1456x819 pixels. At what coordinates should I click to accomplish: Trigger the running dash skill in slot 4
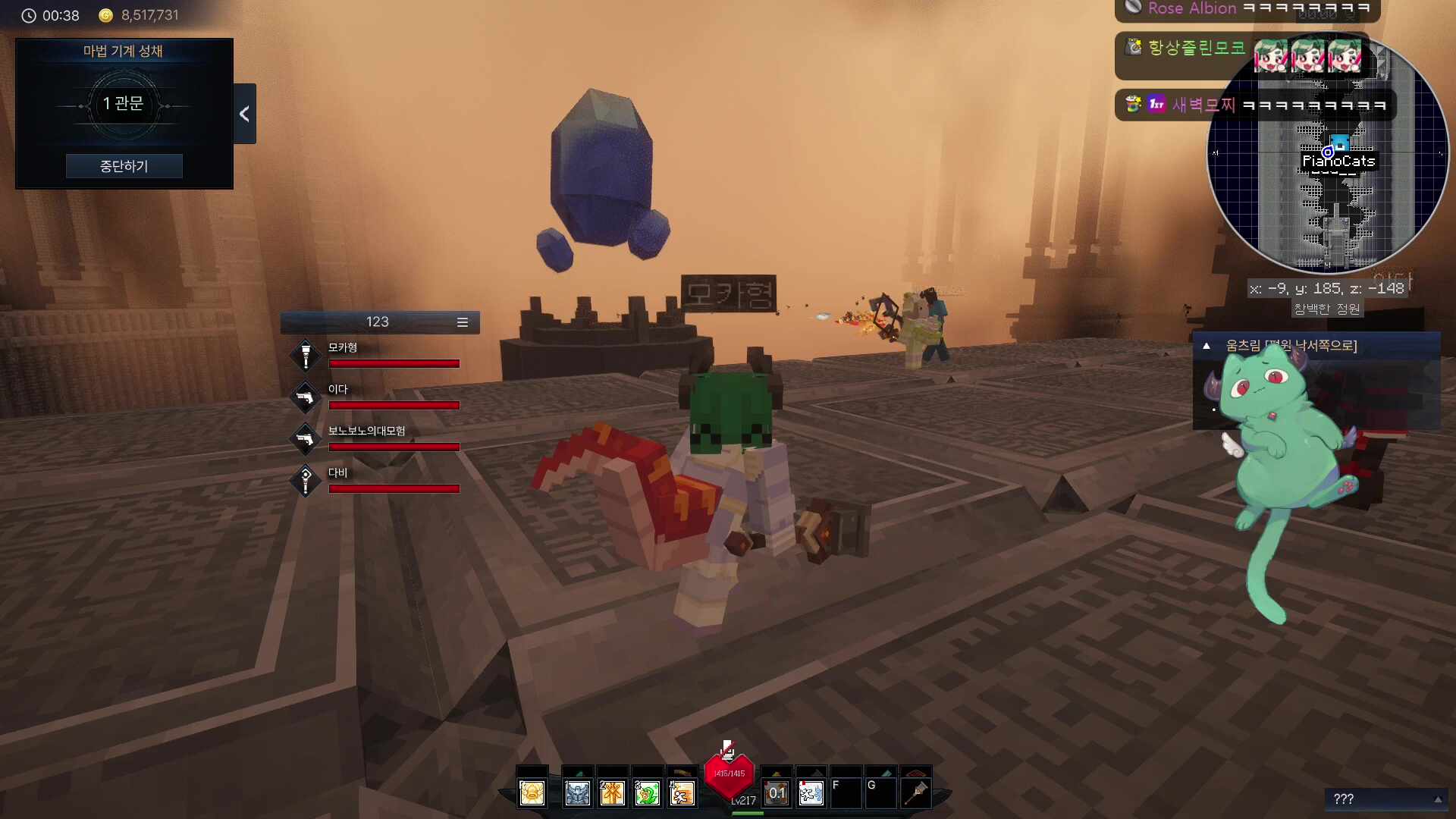pos(682,793)
